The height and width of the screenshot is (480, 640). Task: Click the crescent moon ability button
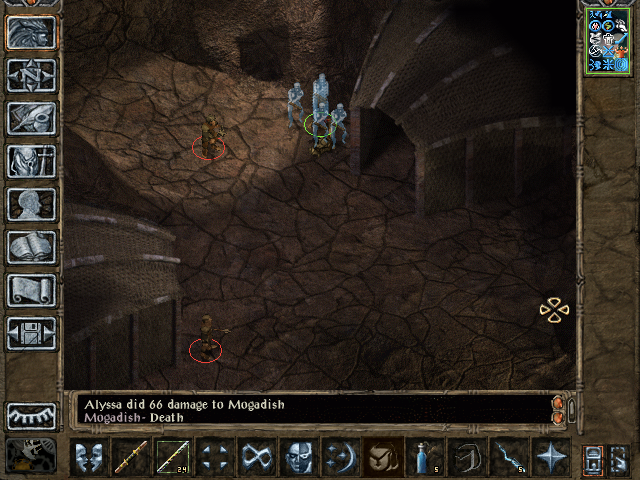pyautogui.click(x=341, y=458)
